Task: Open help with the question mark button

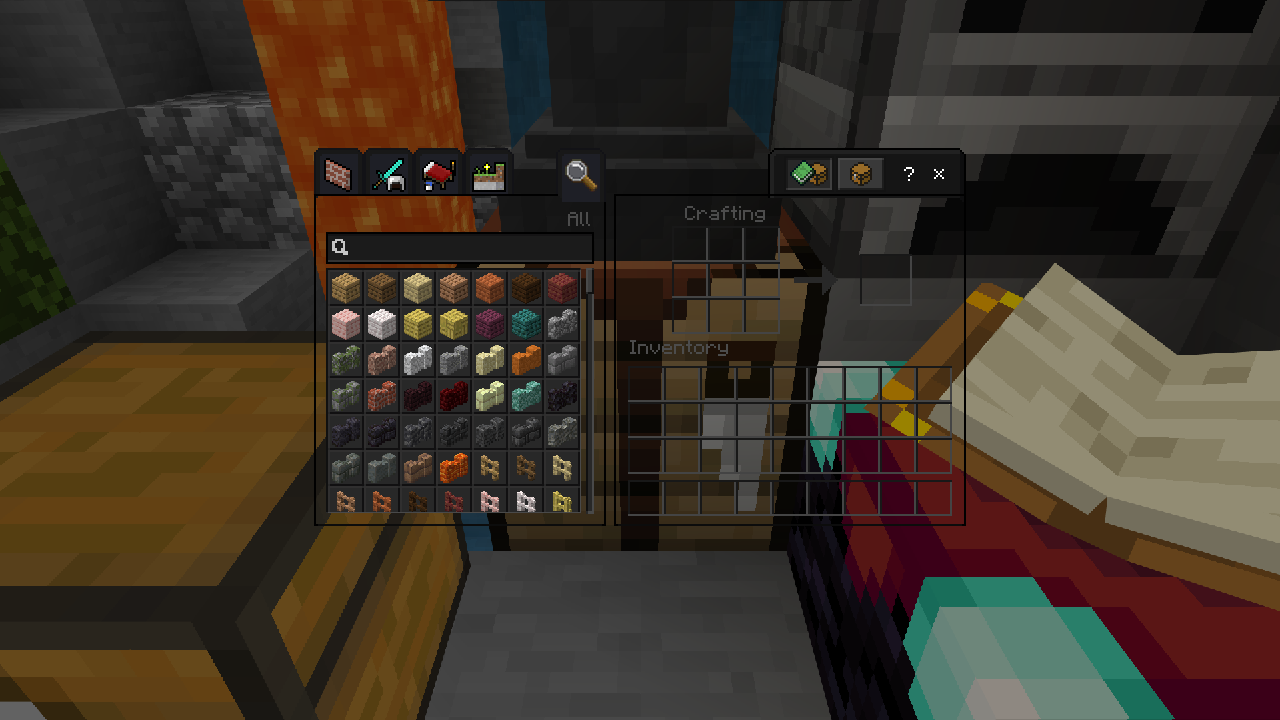Action: pyautogui.click(x=908, y=174)
